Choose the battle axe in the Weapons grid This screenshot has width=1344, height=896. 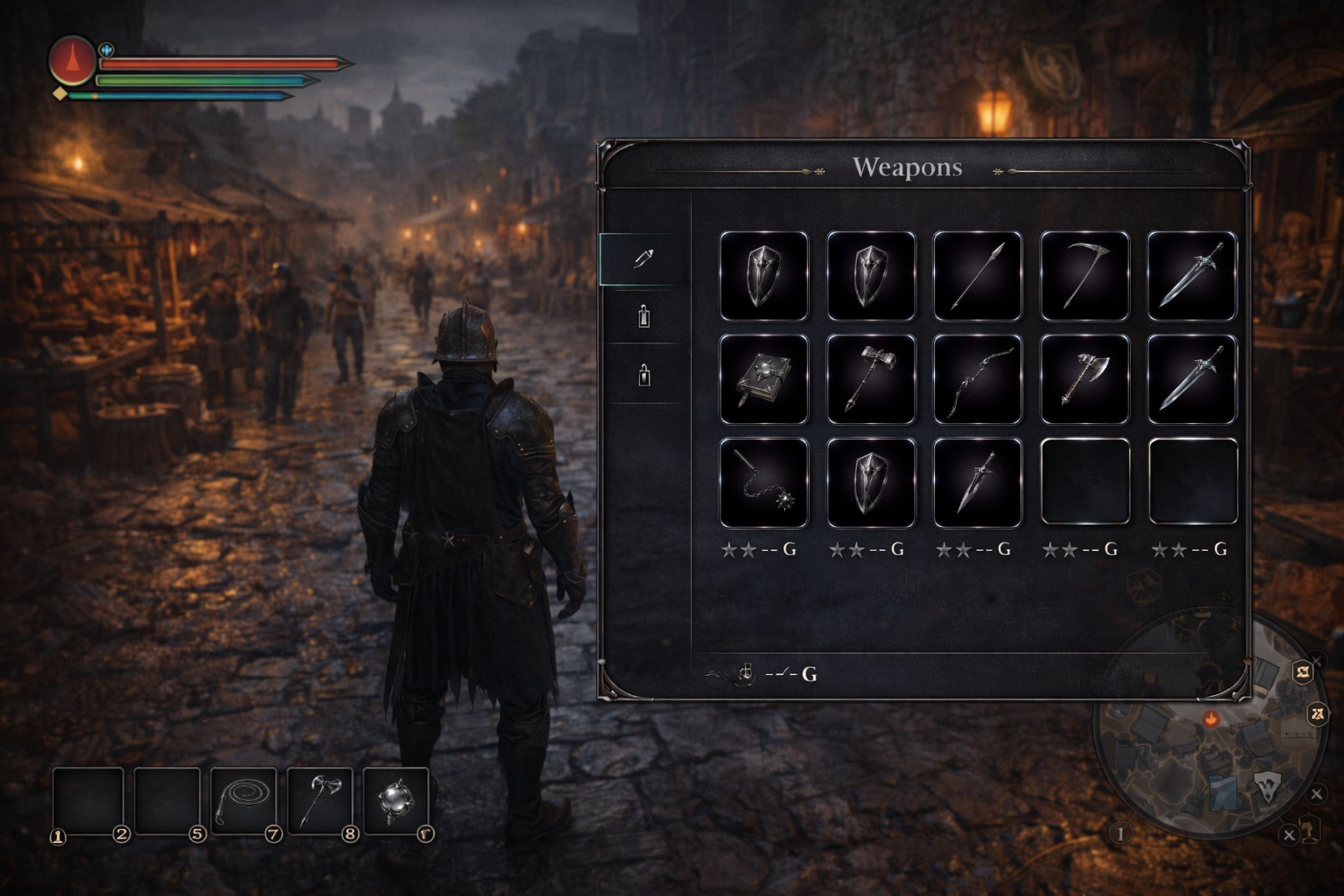point(1084,379)
